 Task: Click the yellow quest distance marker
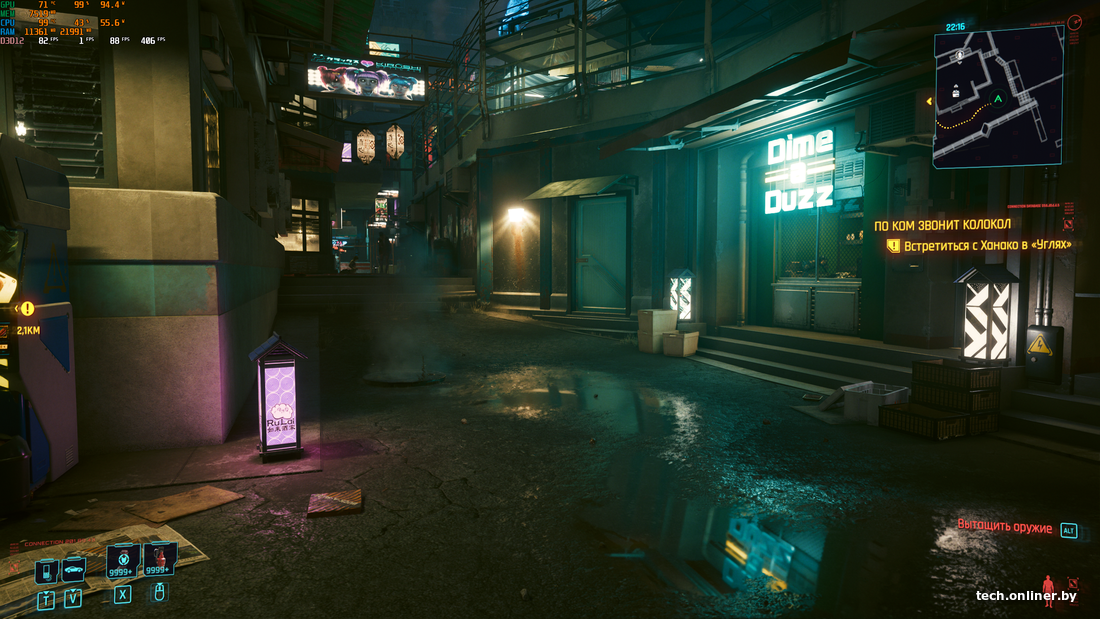[27, 309]
